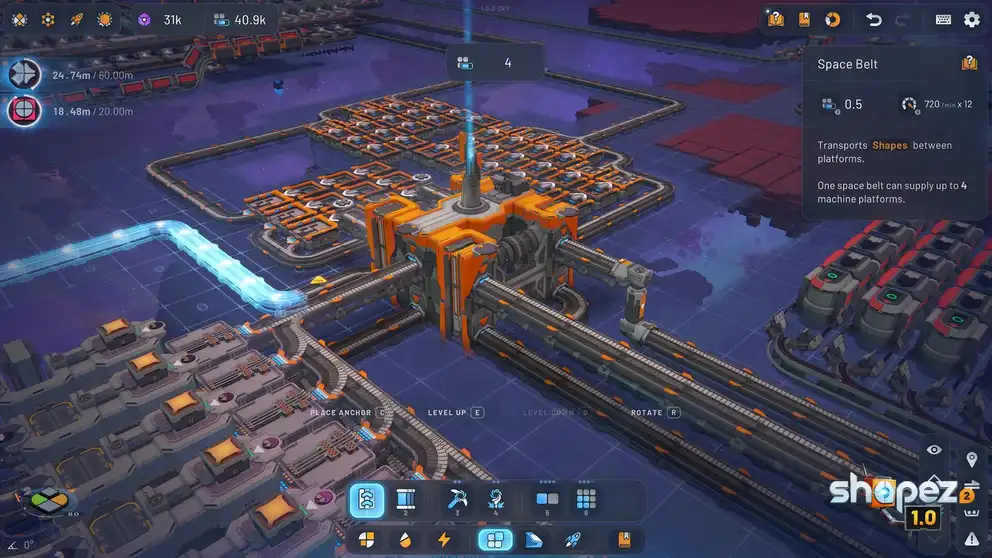This screenshot has height=558, width=992.
Task: Open the orange donut statistics chart
Action: tap(831, 19)
